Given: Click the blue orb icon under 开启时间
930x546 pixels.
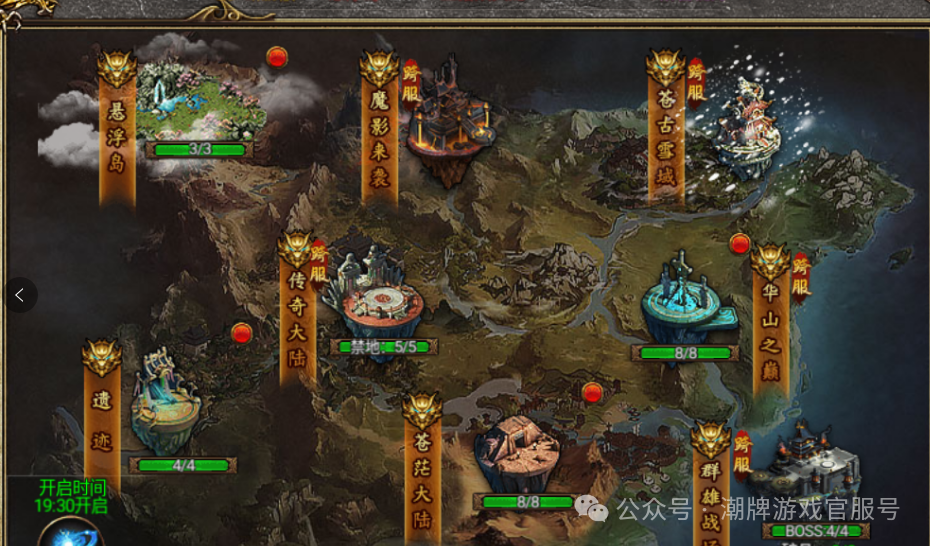Looking at the screenshot, I should click(x=70, y=534).
